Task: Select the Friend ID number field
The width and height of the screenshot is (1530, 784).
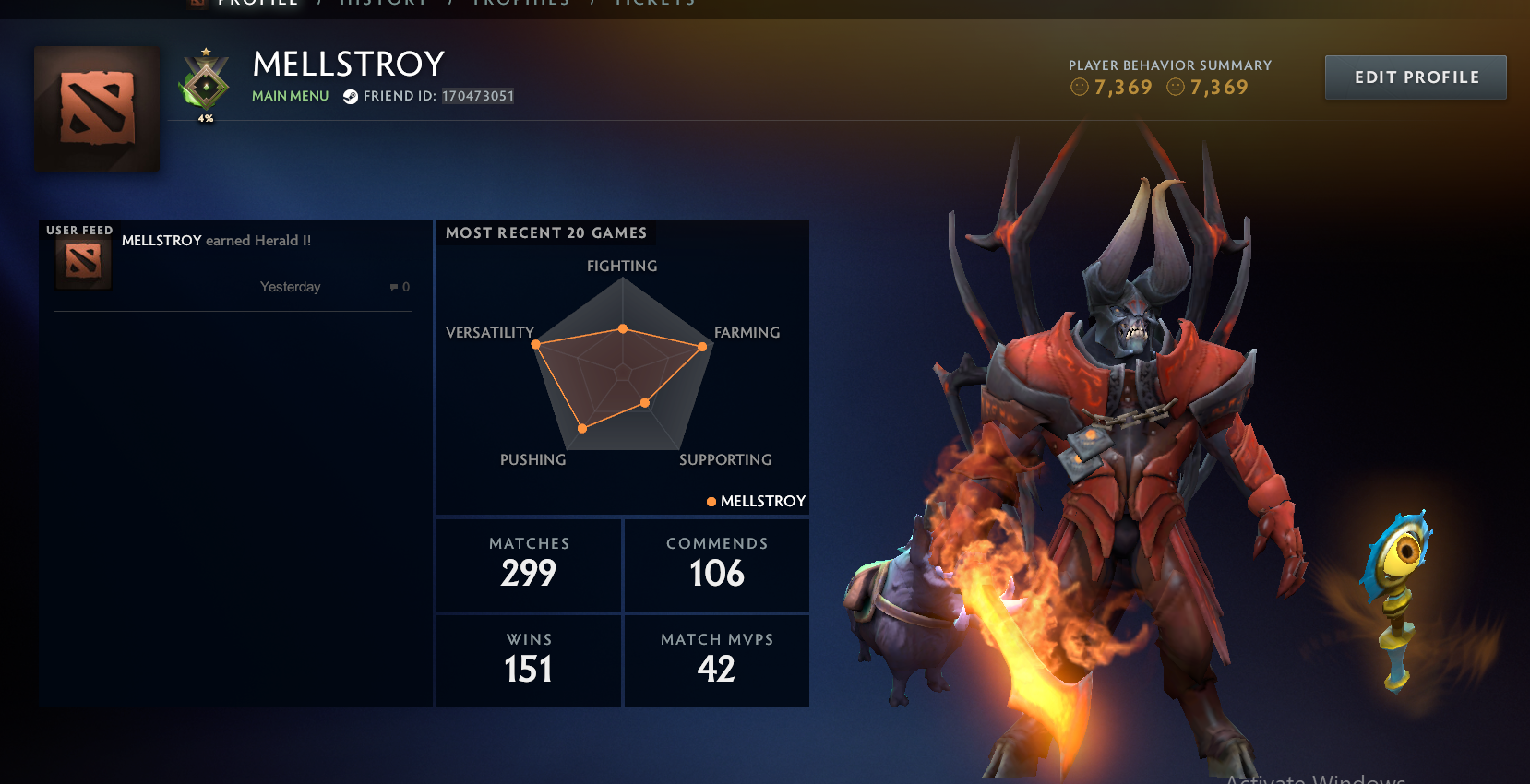Action: click(478, 95)
